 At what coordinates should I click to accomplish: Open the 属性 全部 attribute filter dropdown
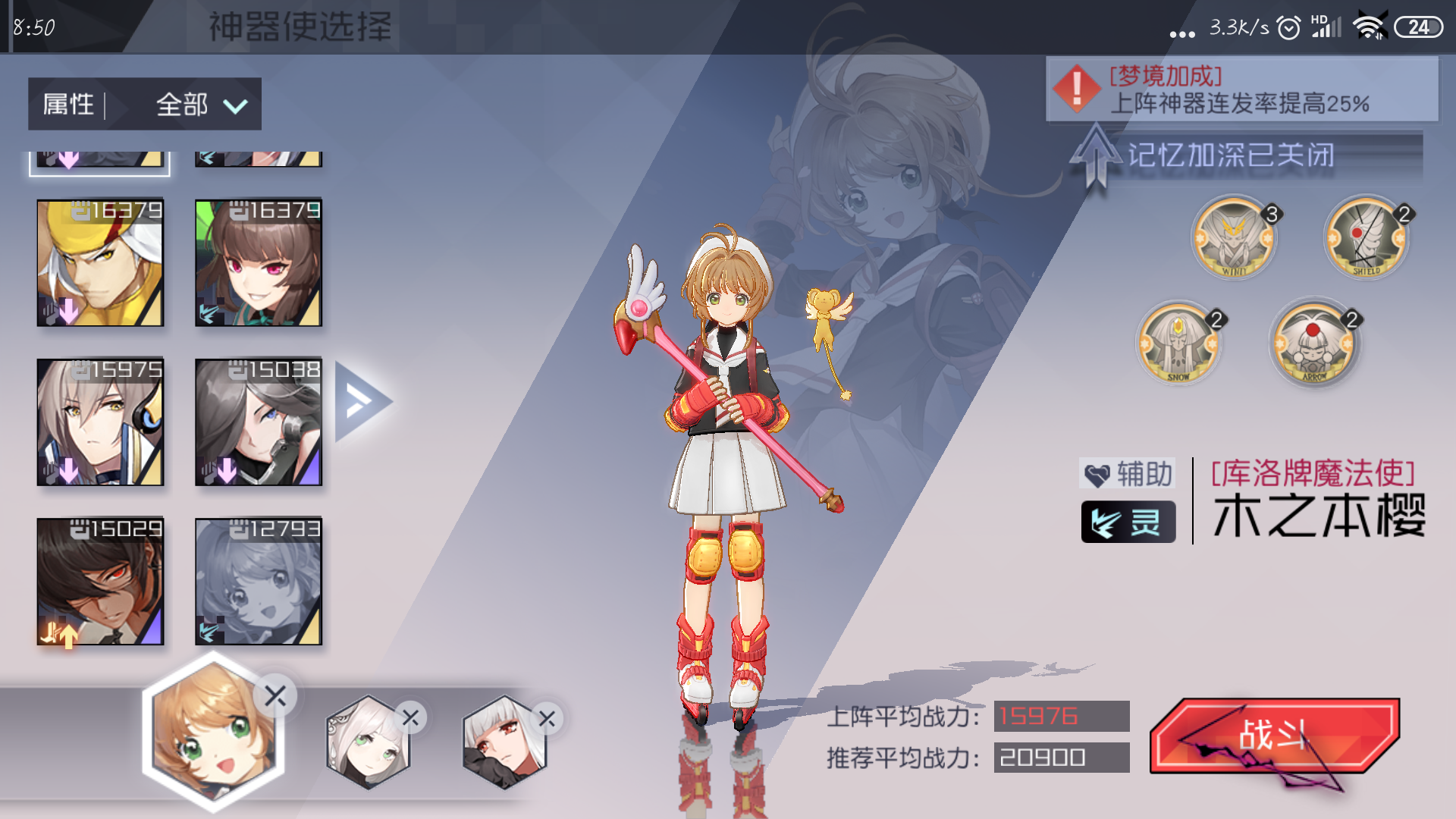click(144, 104)
